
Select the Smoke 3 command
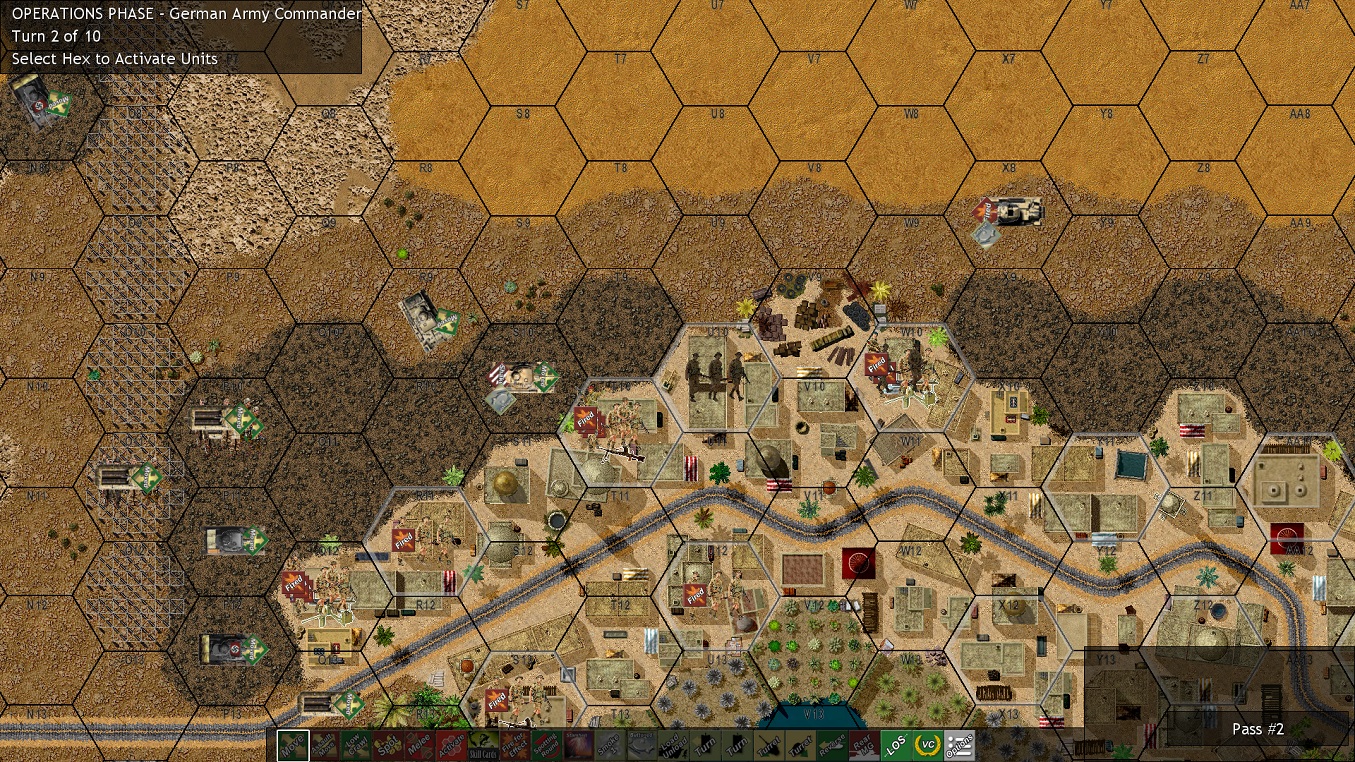point(608,745)
